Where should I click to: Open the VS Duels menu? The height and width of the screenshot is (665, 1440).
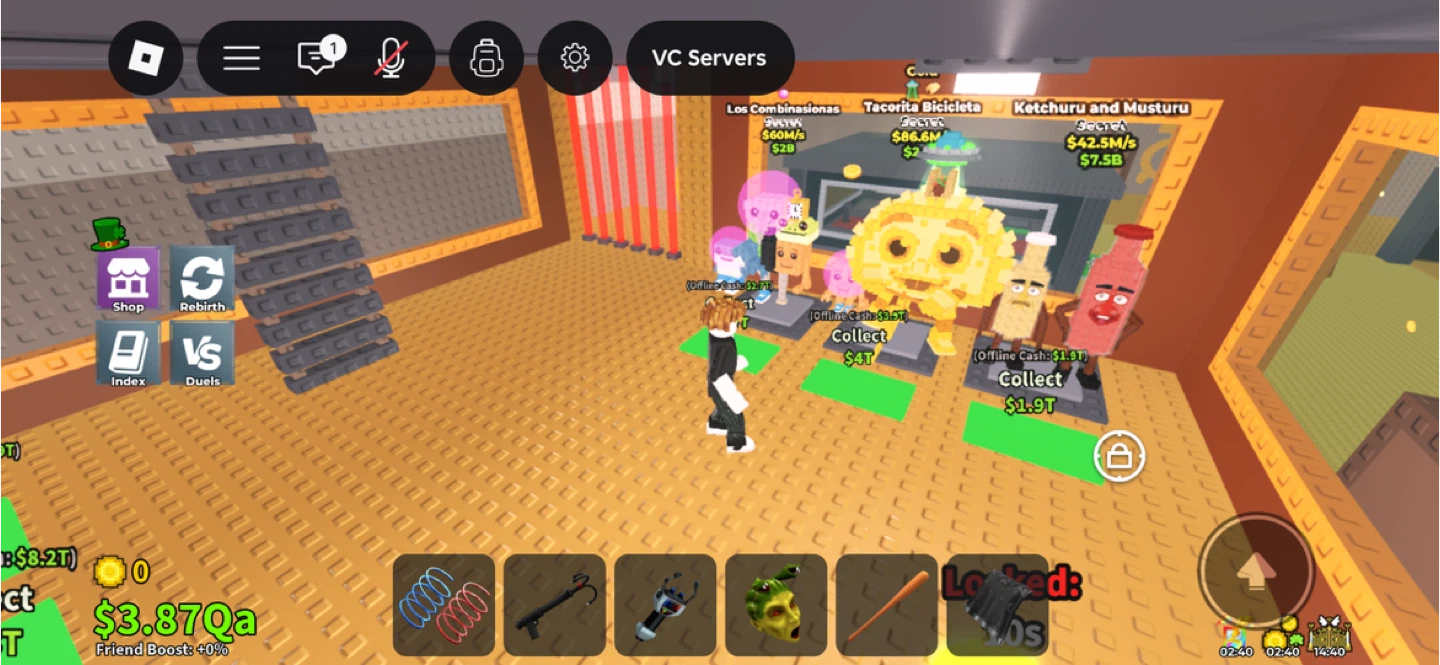(x=202, y=353)
